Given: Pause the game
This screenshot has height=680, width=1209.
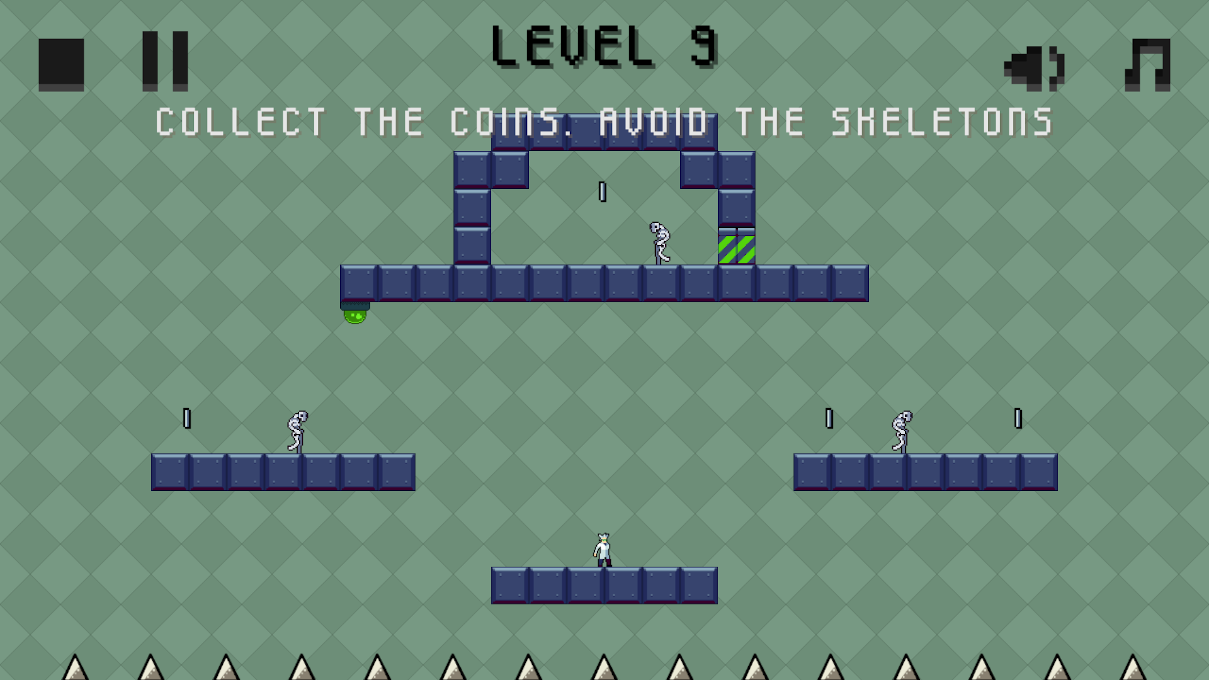Looking at the screenshot, I should [x=165, y=60].
